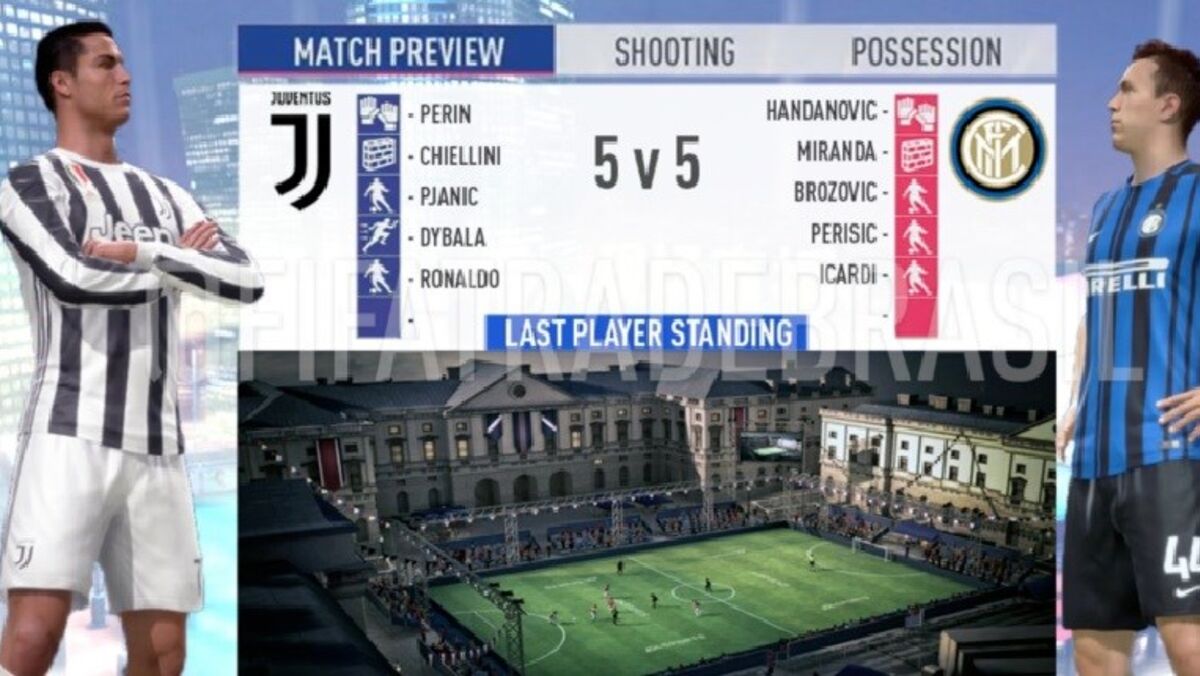
Task: Choose Chiellini from the Juventus list
Action: point(460,155)
